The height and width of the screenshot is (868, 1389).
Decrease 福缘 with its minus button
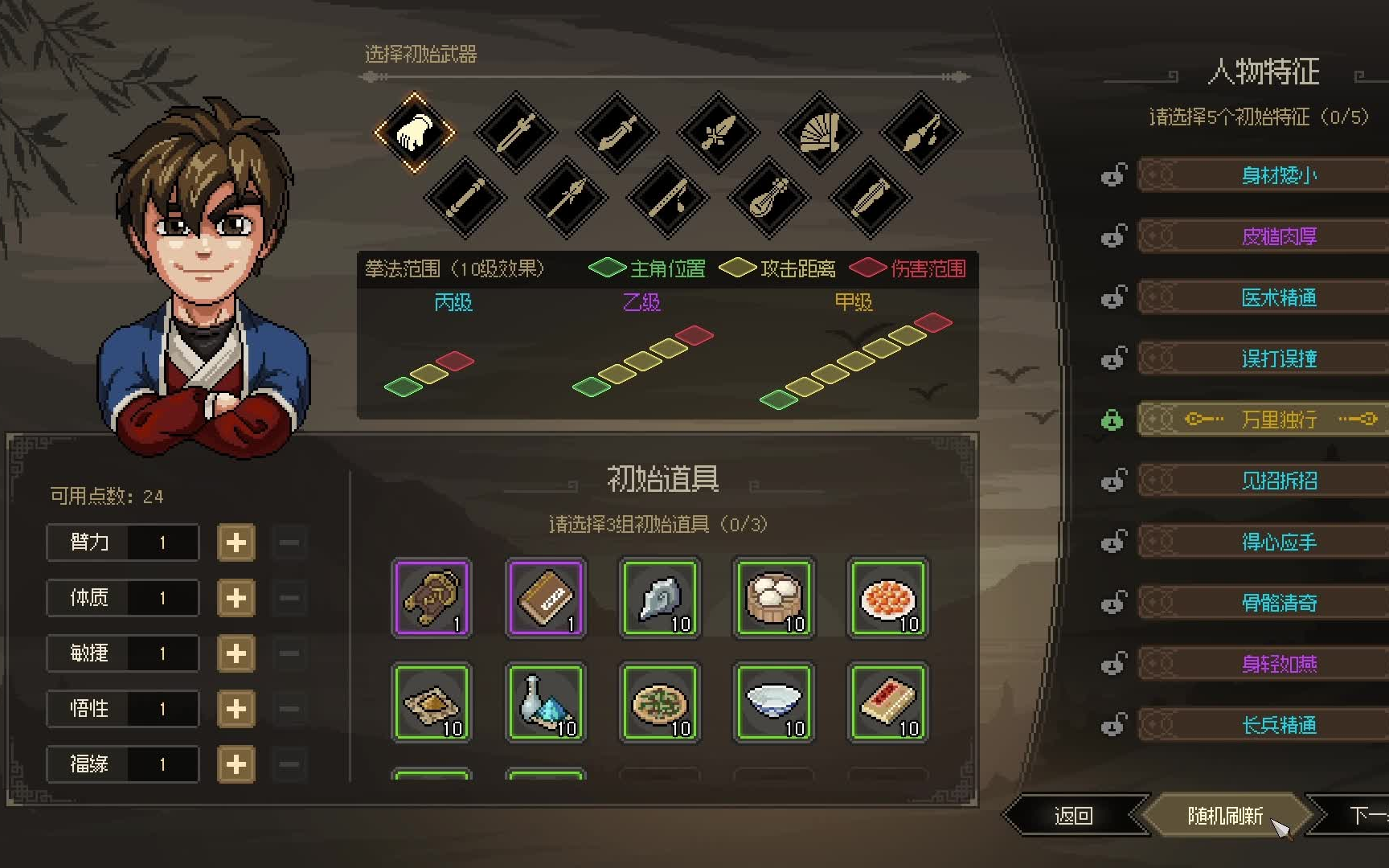coord(288,764)
